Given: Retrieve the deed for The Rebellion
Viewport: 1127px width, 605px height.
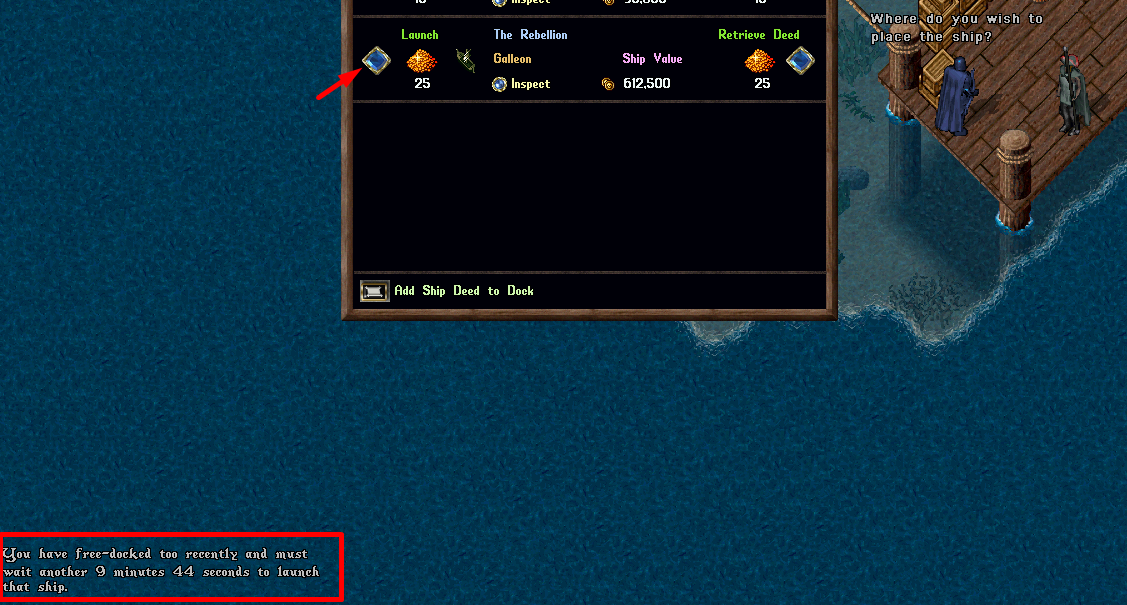Looking at the screenshot, I should pyautogui.click(x=799, y=61).
